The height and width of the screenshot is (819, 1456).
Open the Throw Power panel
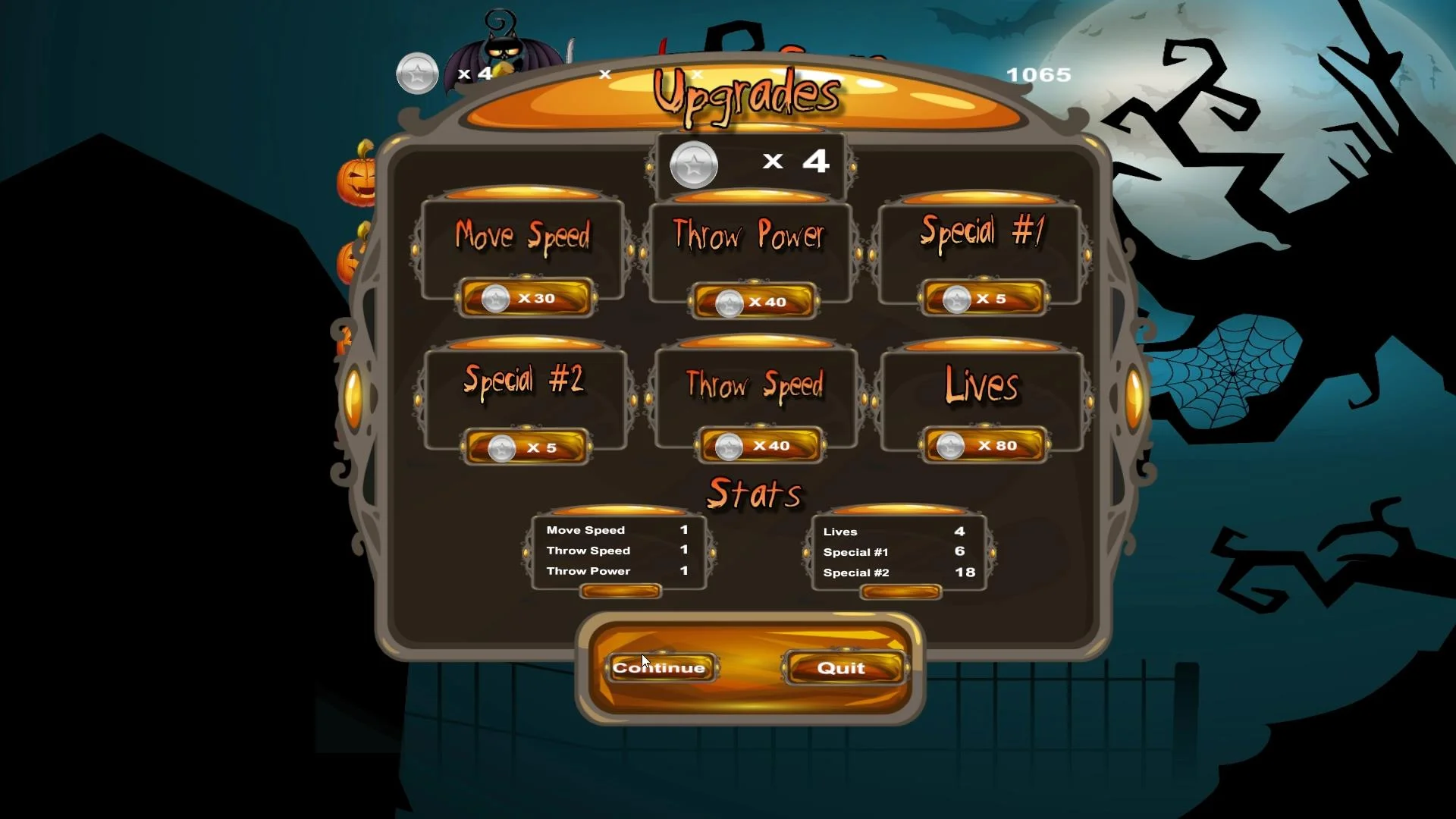coord(750,237)
